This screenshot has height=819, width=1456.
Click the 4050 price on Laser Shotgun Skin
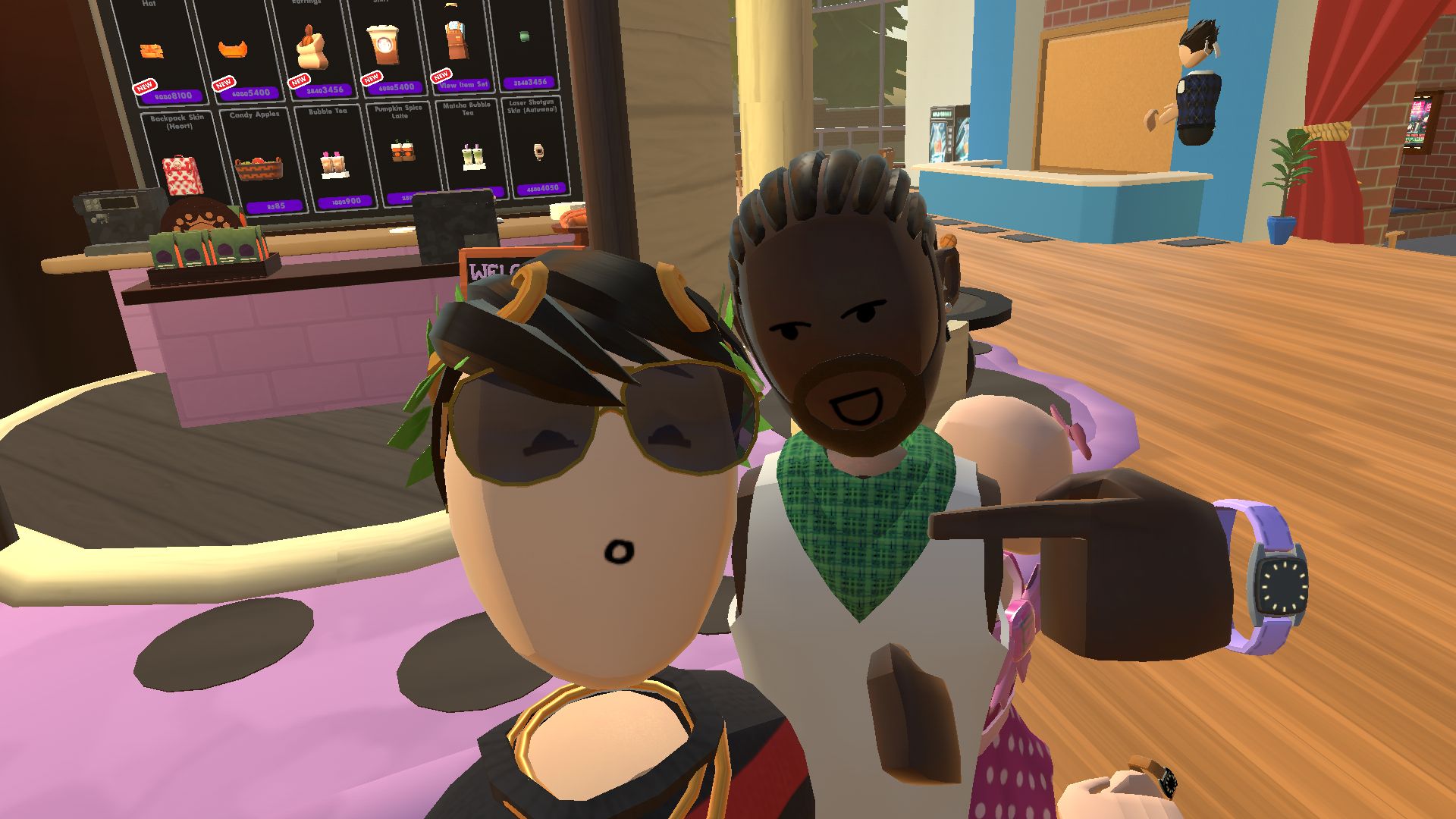coord(541,187)
